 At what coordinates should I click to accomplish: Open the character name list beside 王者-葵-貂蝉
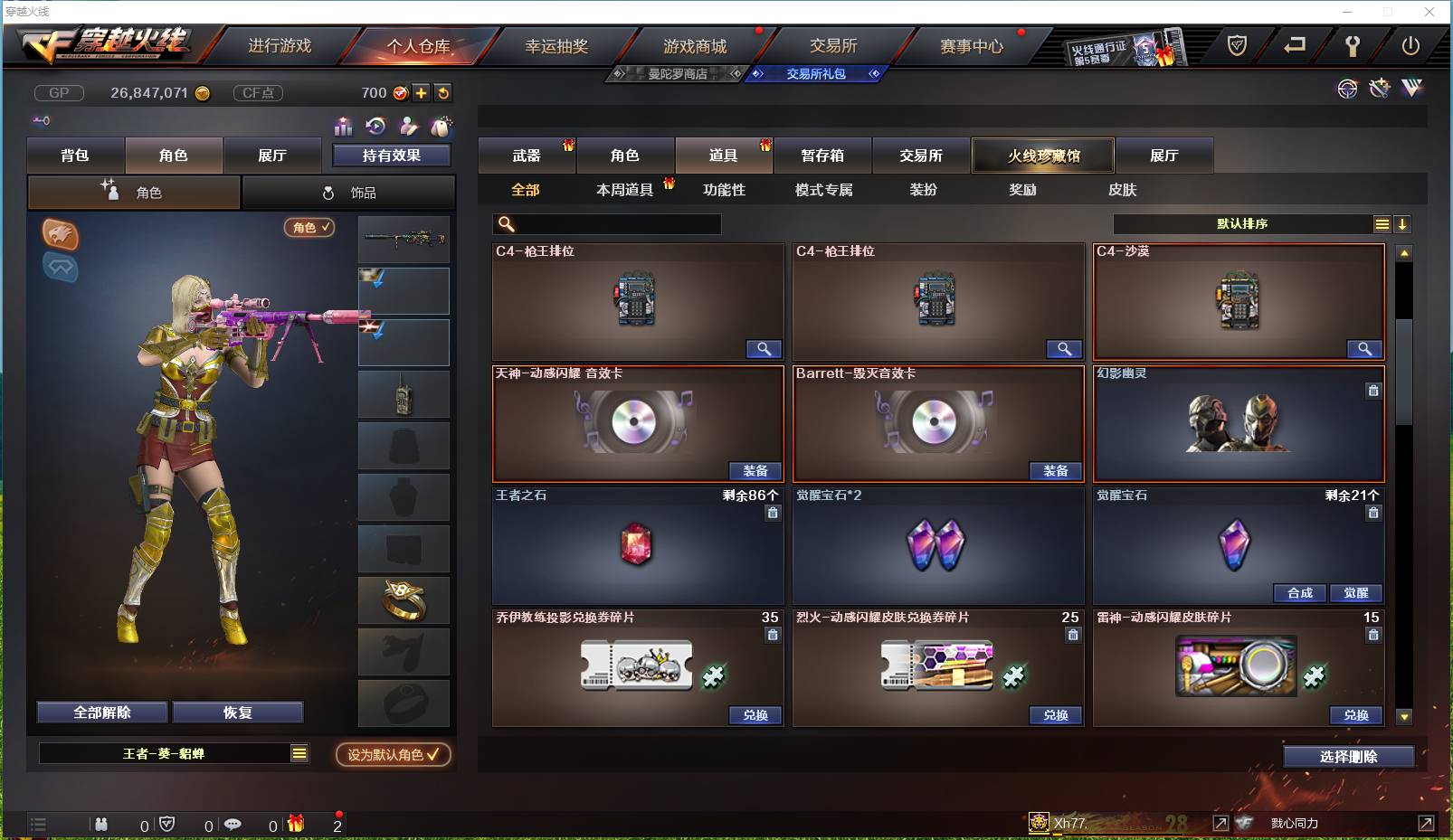(x=298, y=752)
